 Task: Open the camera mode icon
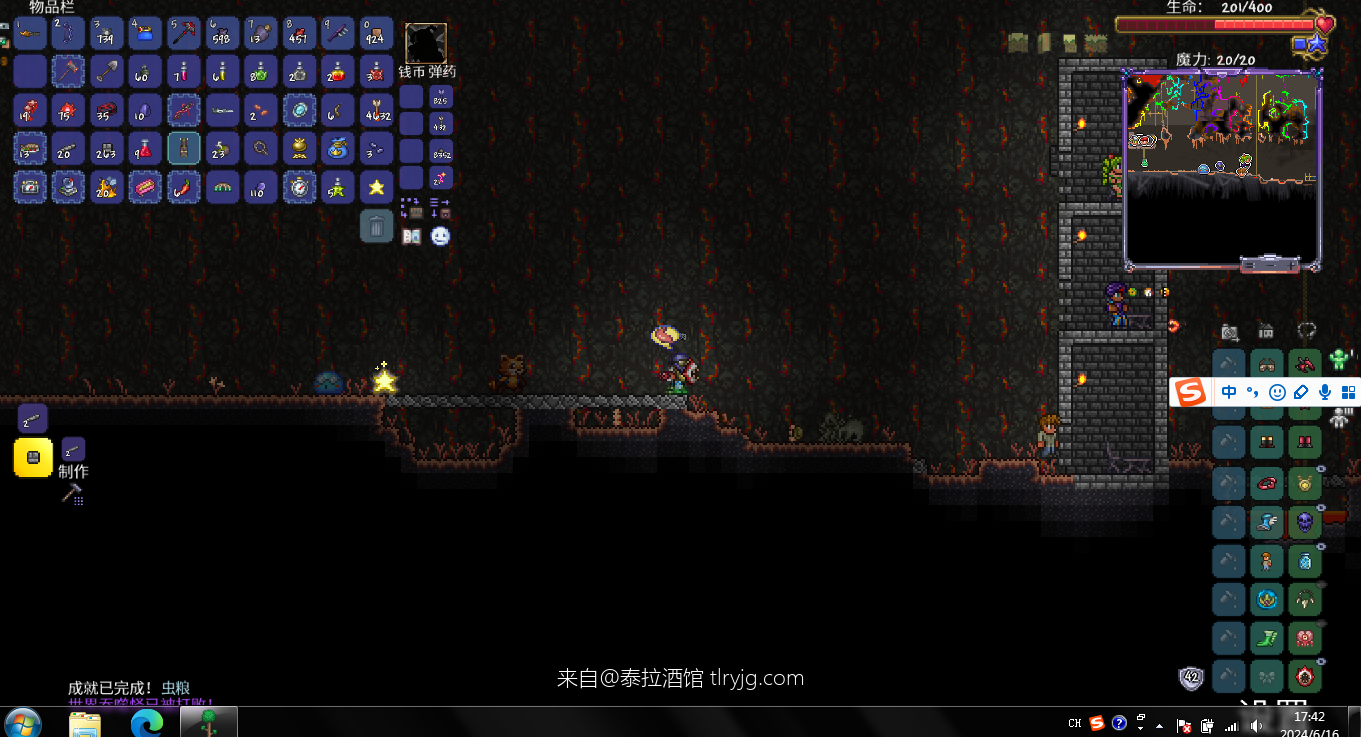coord(1230,332)
